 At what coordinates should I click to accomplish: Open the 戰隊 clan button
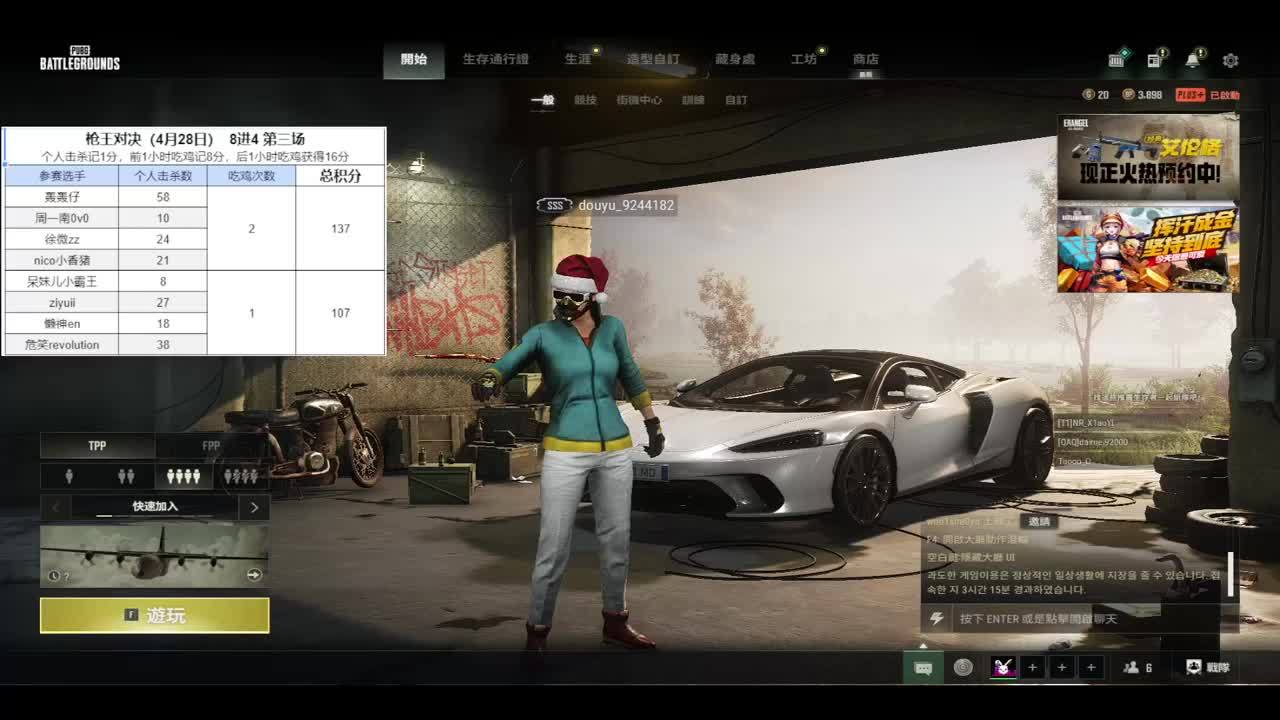point(1208,667)
